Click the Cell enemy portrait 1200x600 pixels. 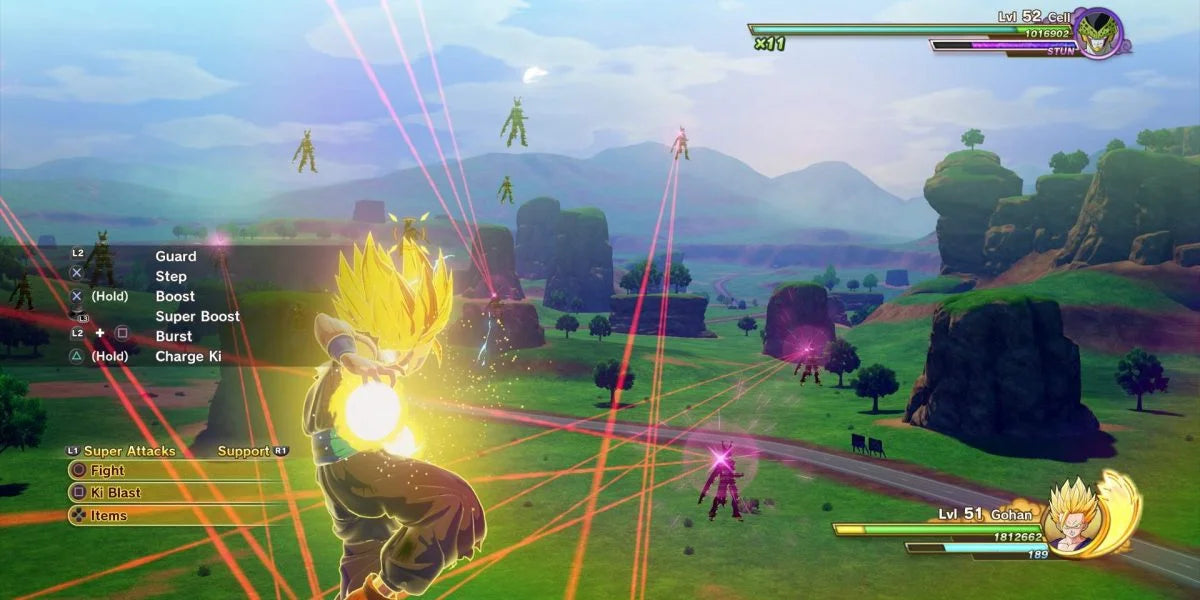click(1100, 32)
